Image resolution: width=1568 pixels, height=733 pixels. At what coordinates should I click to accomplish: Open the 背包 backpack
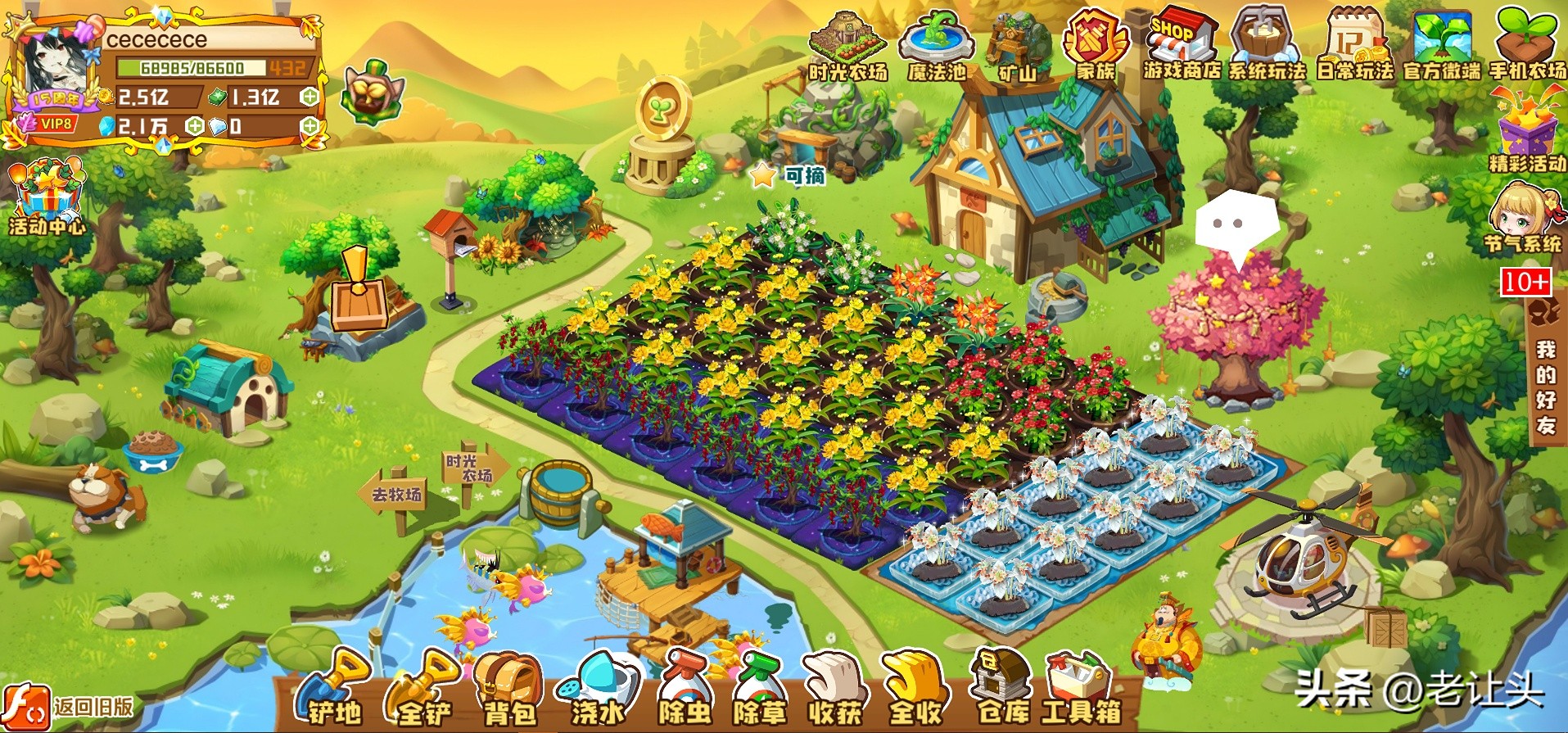(x=508, y=690)
